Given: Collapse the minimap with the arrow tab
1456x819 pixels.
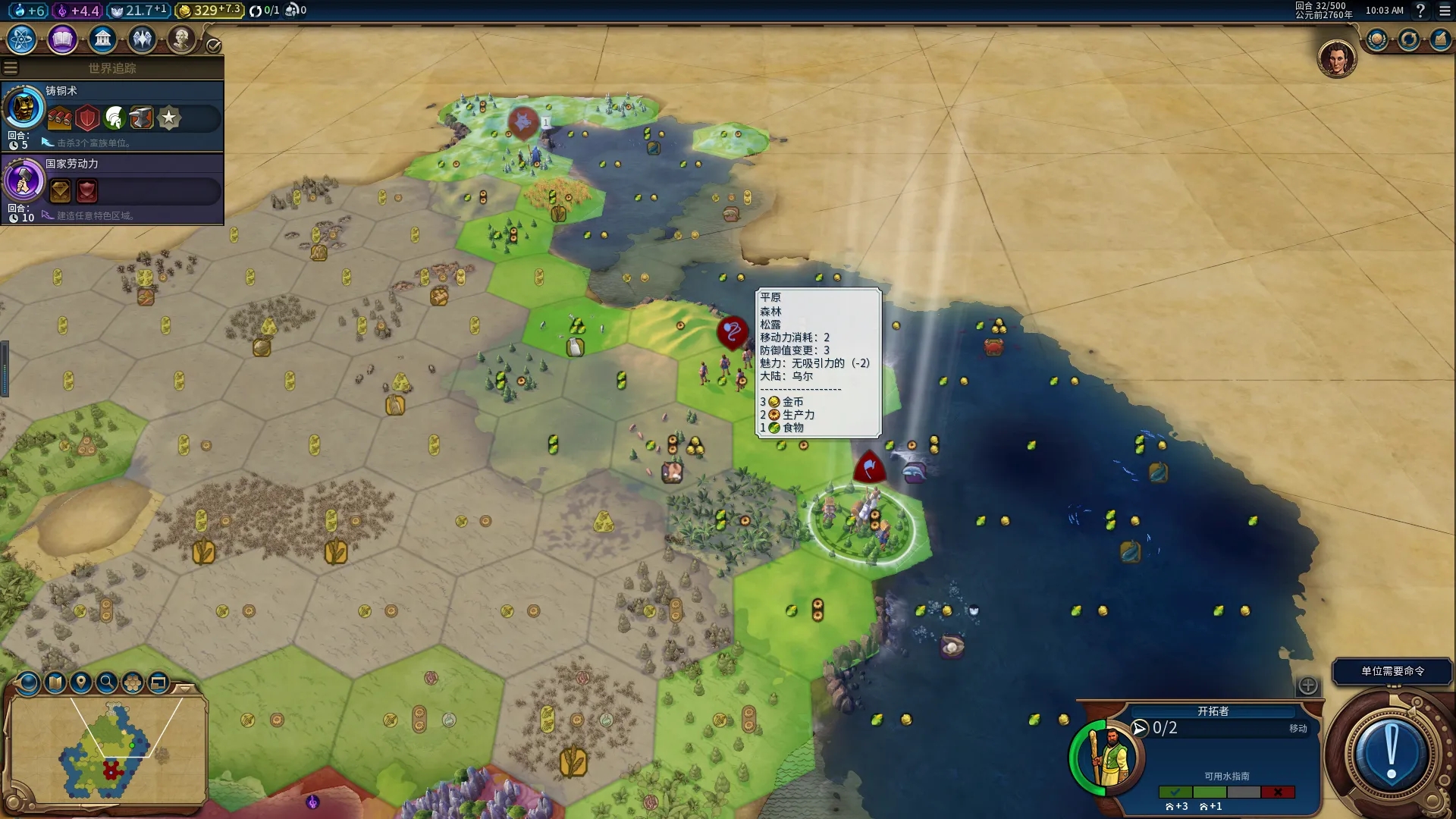Looking at the screenshot, I should tap(184, 688).
